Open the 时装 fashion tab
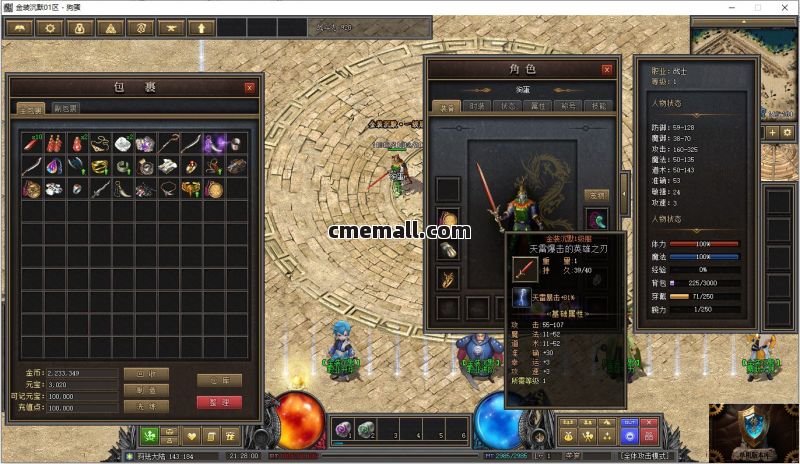Image resolution: width=800 pixels, height=464 pixels. pos(476,105)
